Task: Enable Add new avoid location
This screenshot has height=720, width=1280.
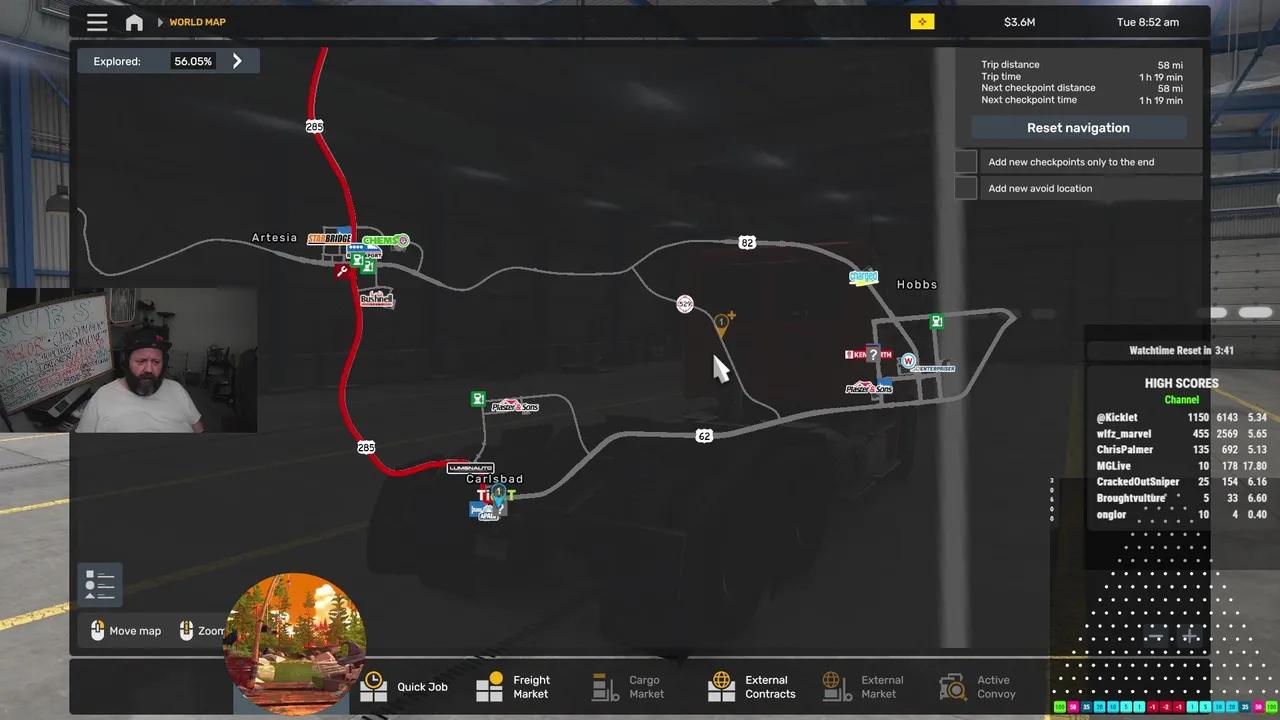Action: (x=965, y=188)
